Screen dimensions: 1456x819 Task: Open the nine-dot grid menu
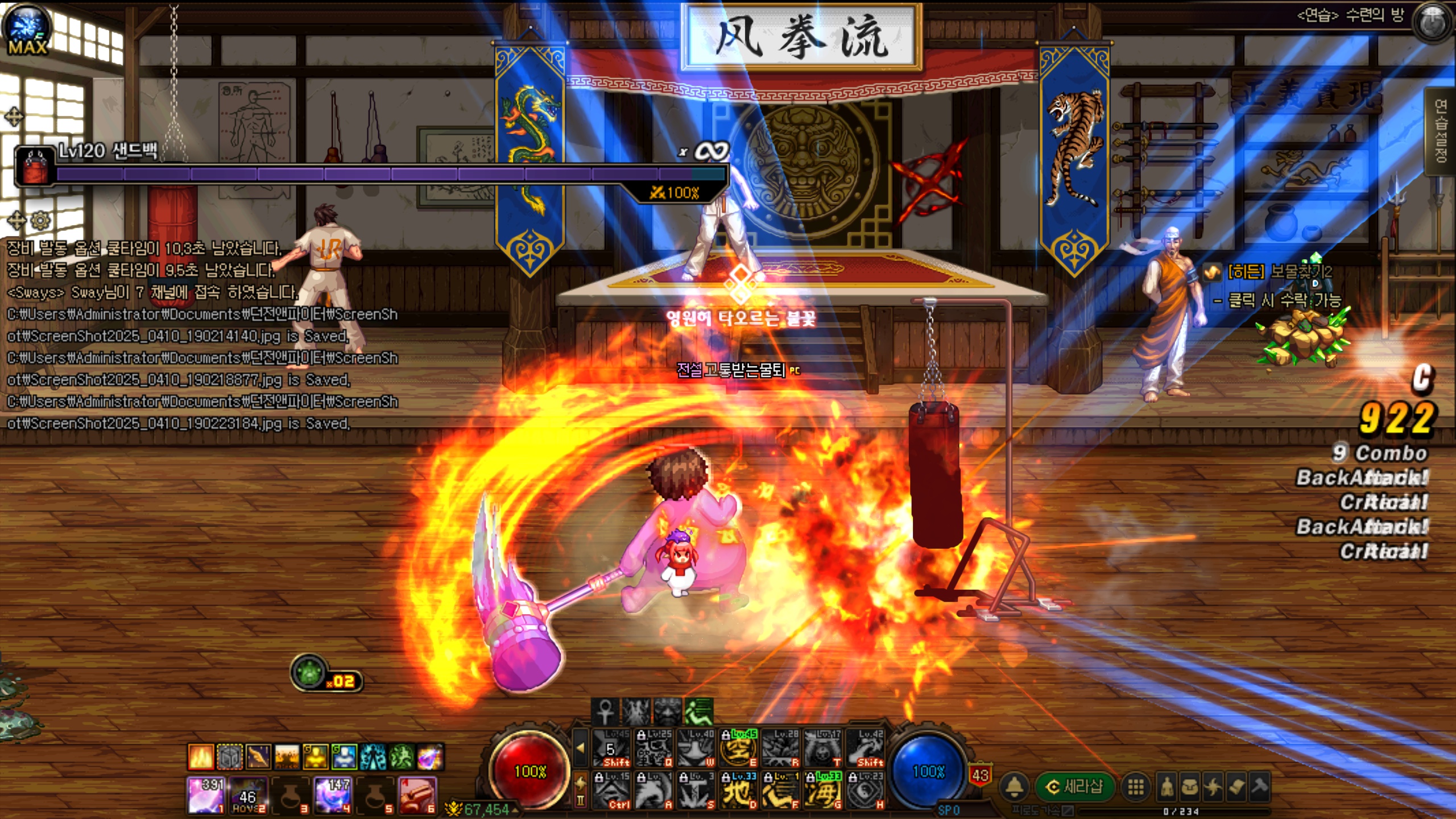tap(1136, 787)
